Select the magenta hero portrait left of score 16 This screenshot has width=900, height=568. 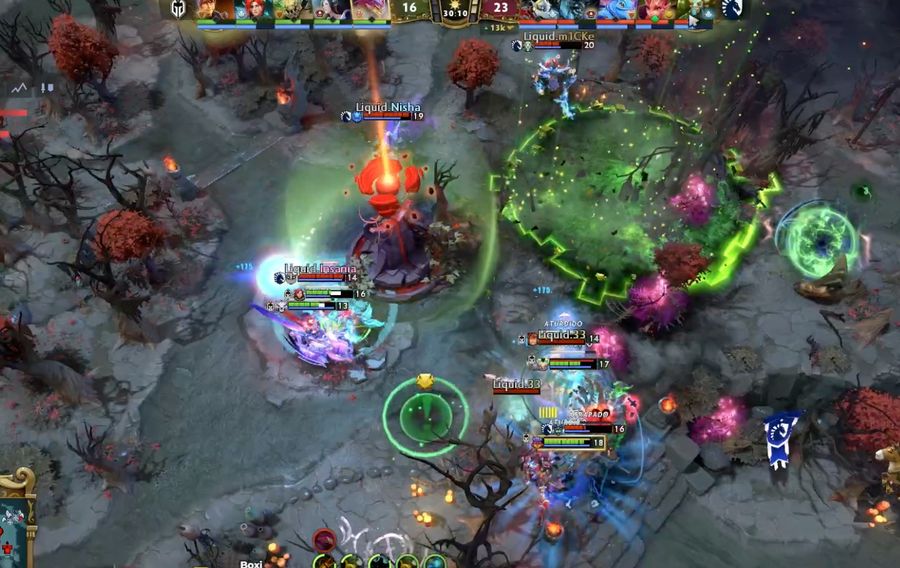370,10
